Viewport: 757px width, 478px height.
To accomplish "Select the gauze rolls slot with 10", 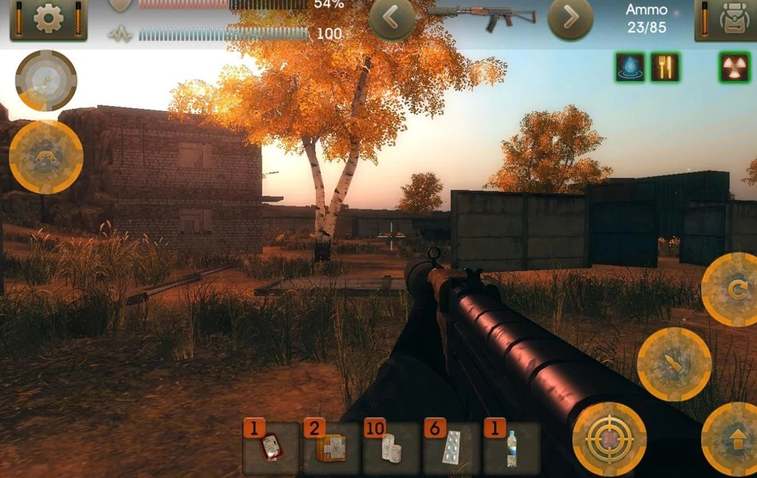I will [391, 450].
